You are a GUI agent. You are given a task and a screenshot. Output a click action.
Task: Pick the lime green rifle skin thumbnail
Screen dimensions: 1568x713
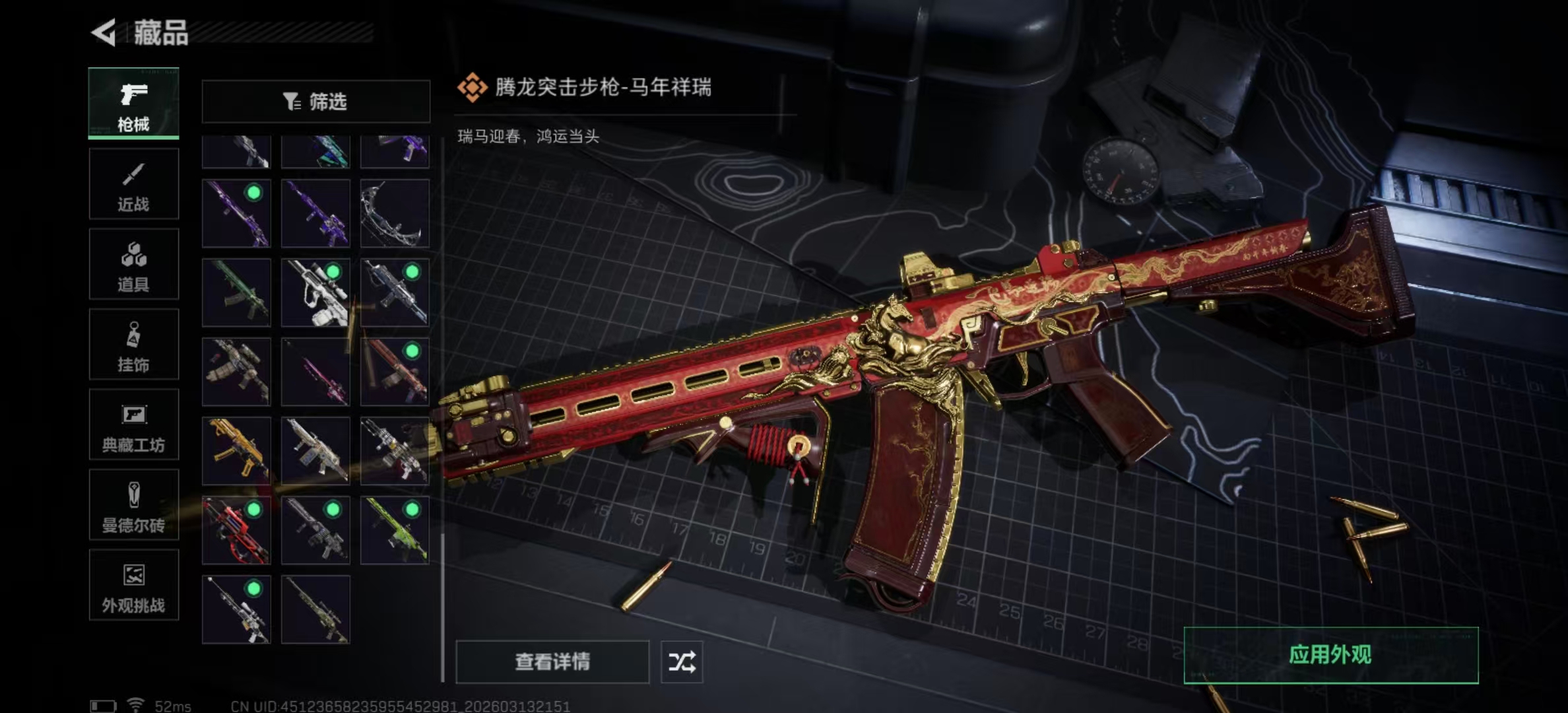point(395,530)
